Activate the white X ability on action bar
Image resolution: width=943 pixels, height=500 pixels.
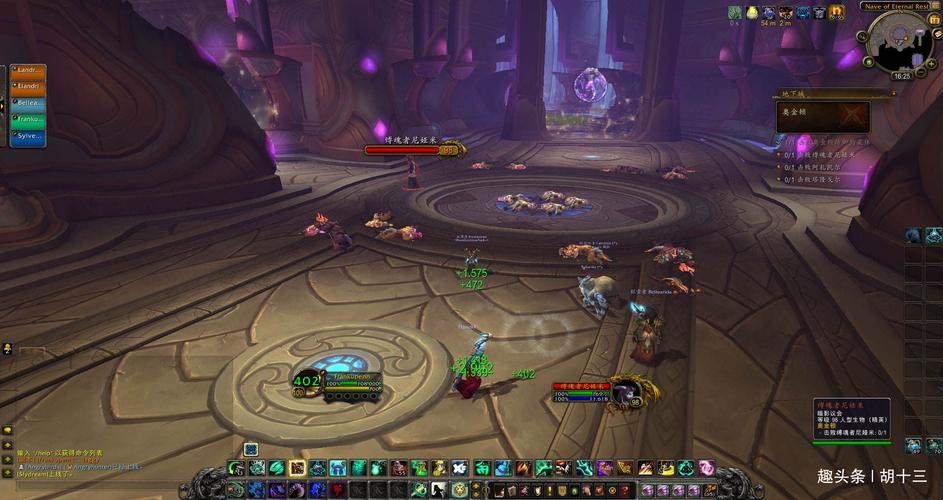click(459, 468)
